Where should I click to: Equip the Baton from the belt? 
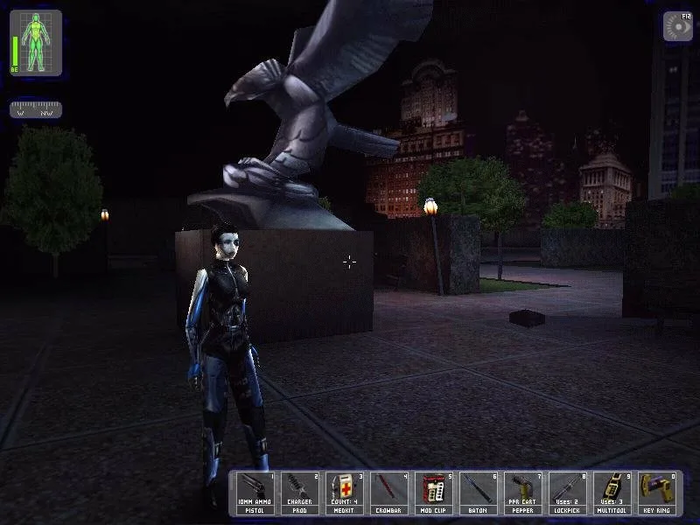(479, 493)
